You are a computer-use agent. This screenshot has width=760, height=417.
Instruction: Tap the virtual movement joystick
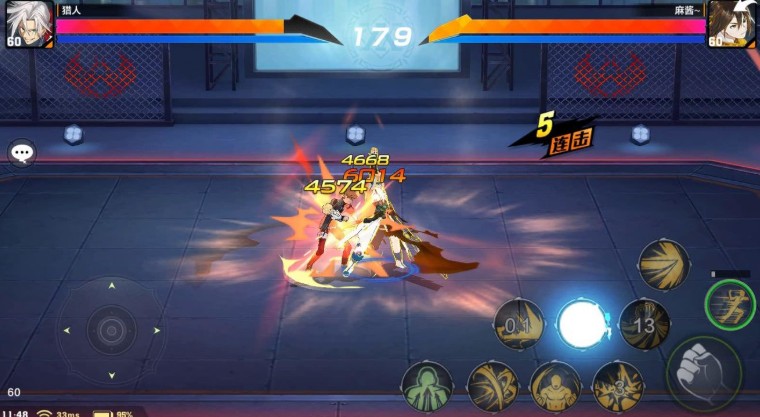tap(111, 328)
